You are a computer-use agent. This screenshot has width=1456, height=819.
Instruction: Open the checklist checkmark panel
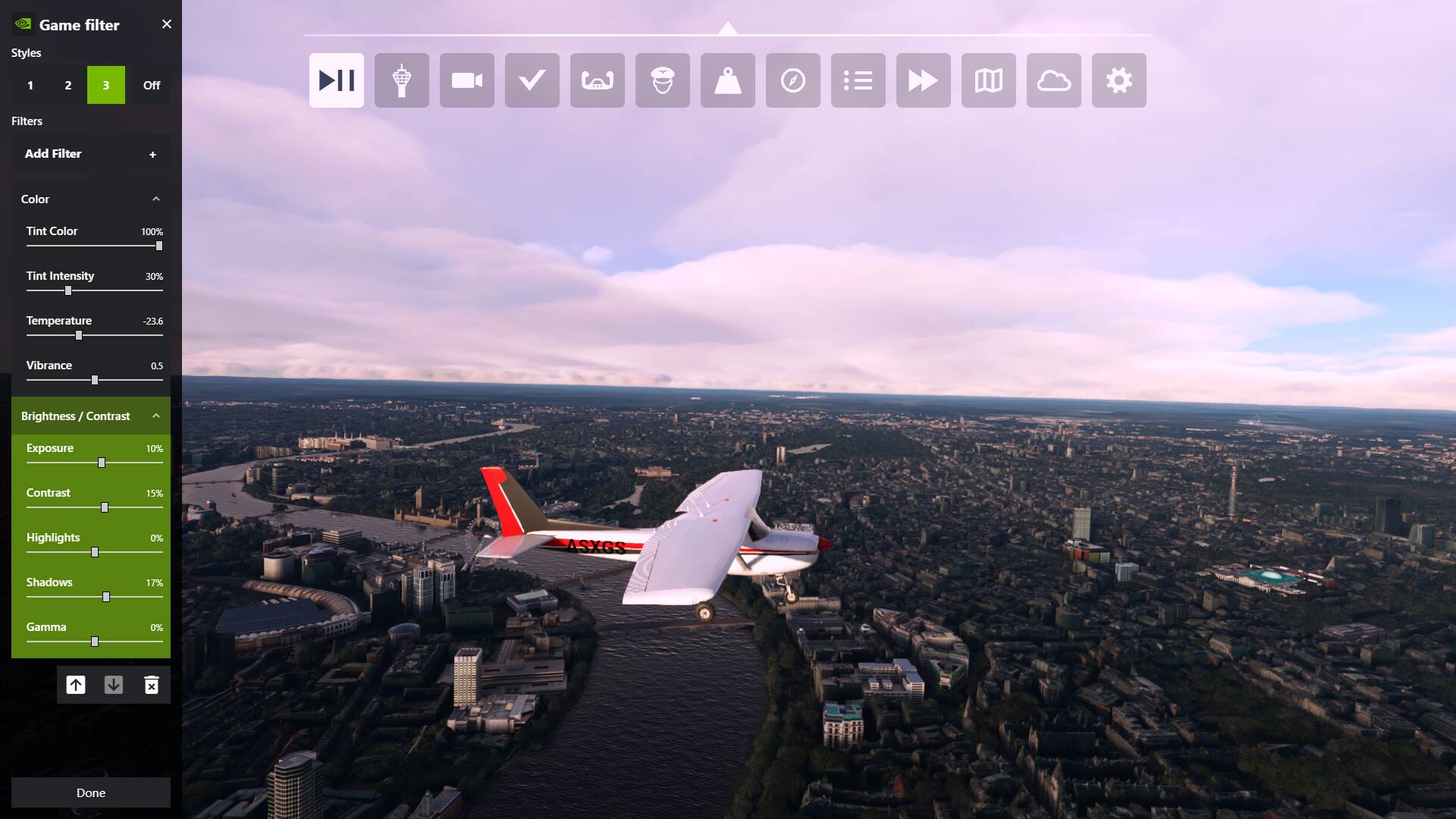pyautogui.click(x=532, y=80)
